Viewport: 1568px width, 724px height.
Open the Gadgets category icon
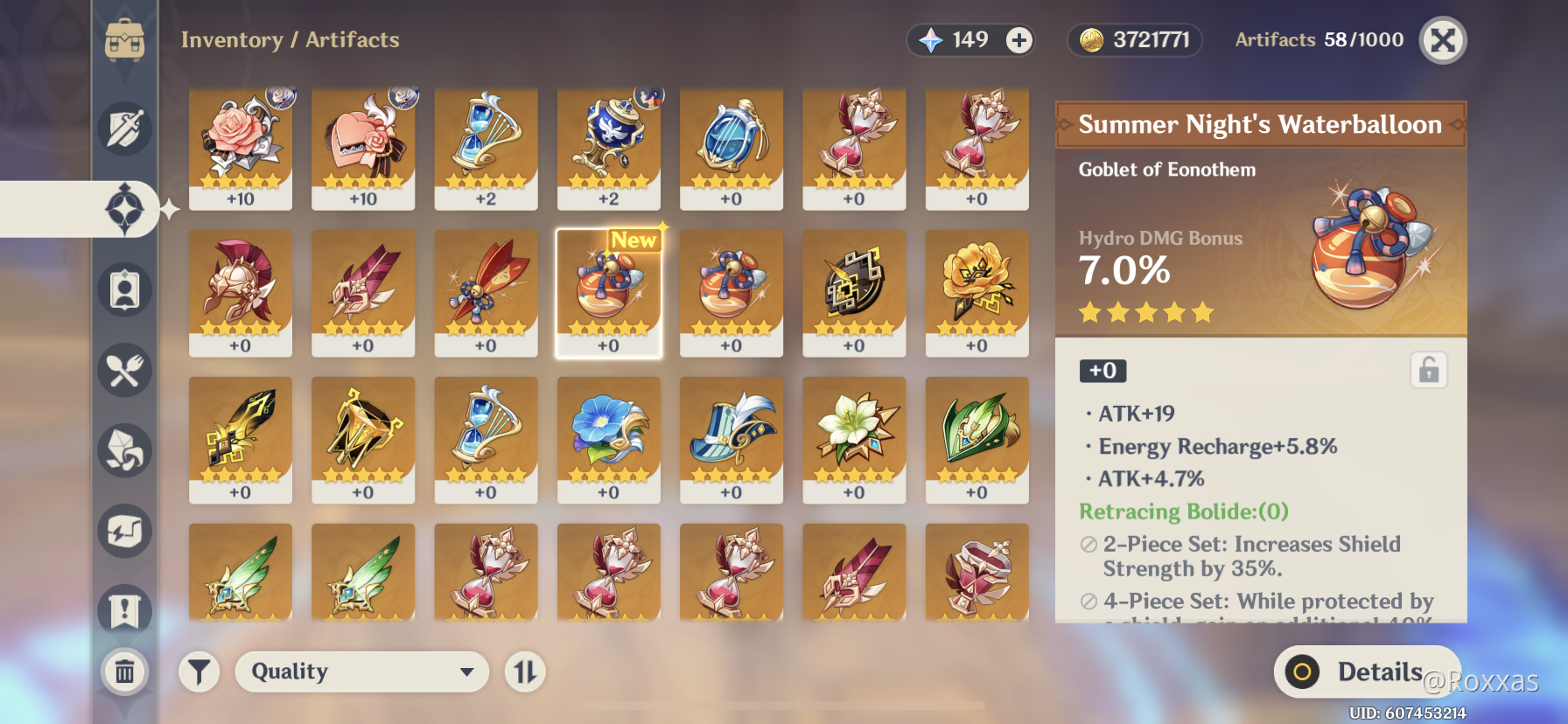click(125, 532)
